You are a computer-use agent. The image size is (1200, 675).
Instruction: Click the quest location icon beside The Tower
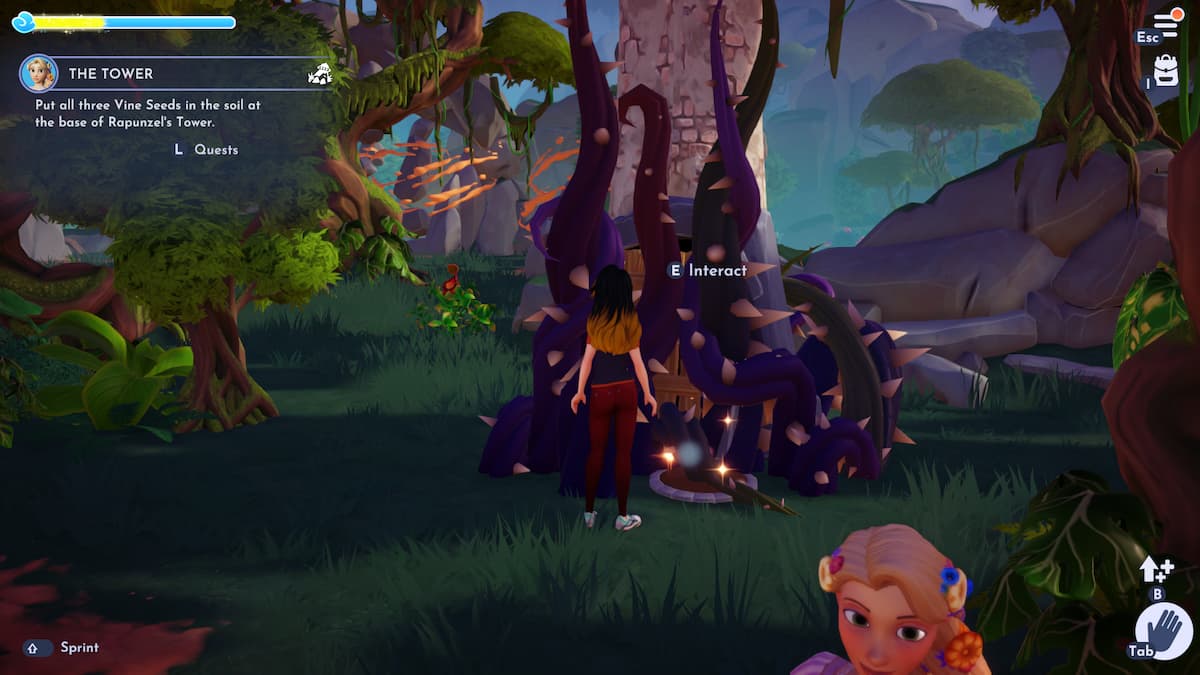coord(320,73)
